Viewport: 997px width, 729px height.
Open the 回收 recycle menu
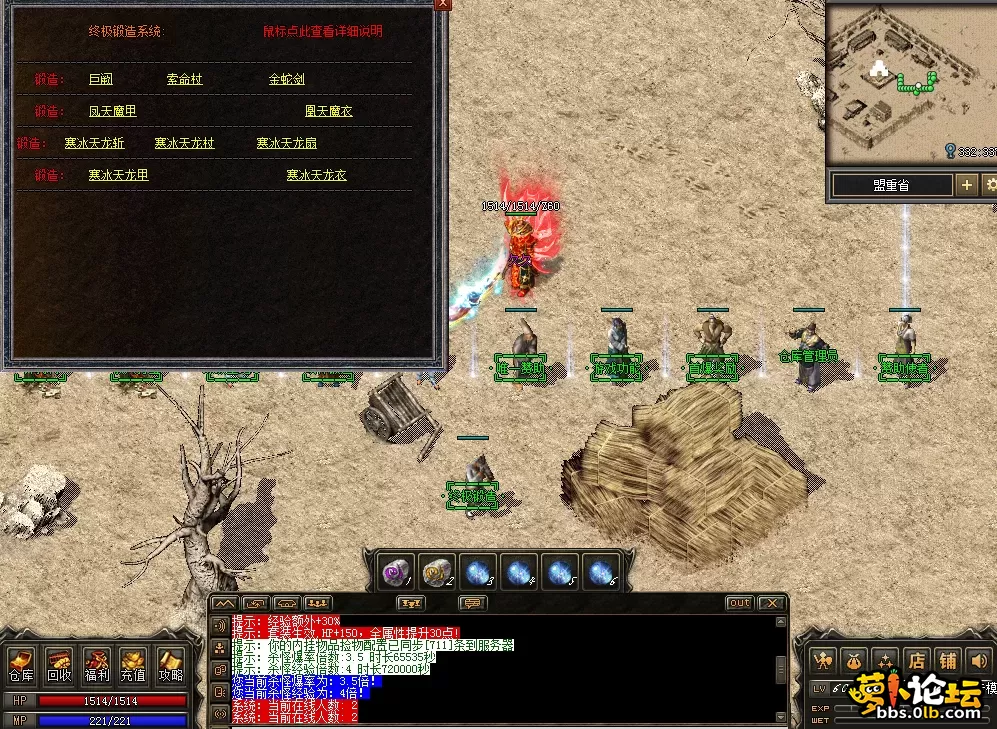[59, 665]
